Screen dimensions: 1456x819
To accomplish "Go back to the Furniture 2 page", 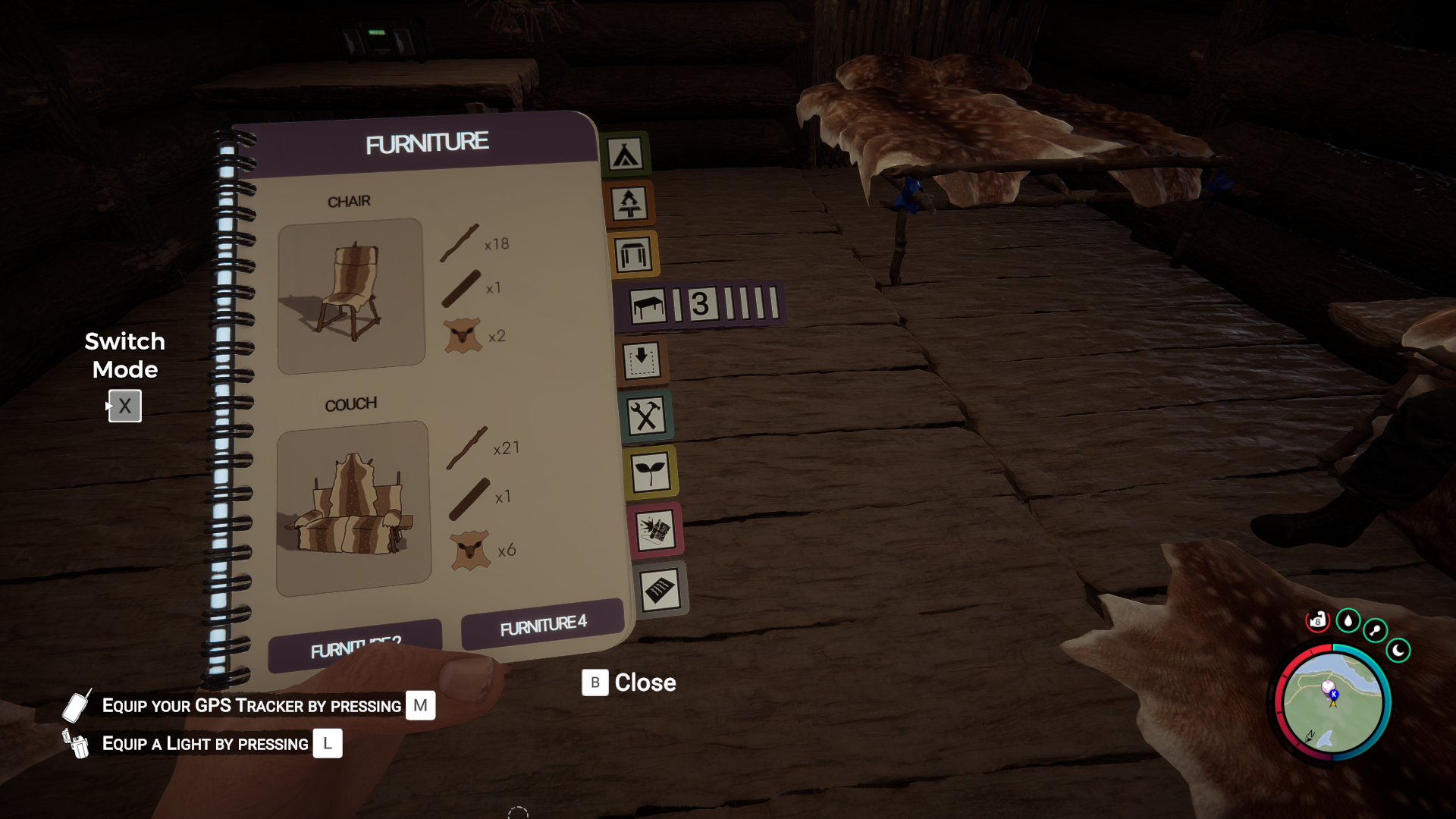I will (x=355, y=647).
